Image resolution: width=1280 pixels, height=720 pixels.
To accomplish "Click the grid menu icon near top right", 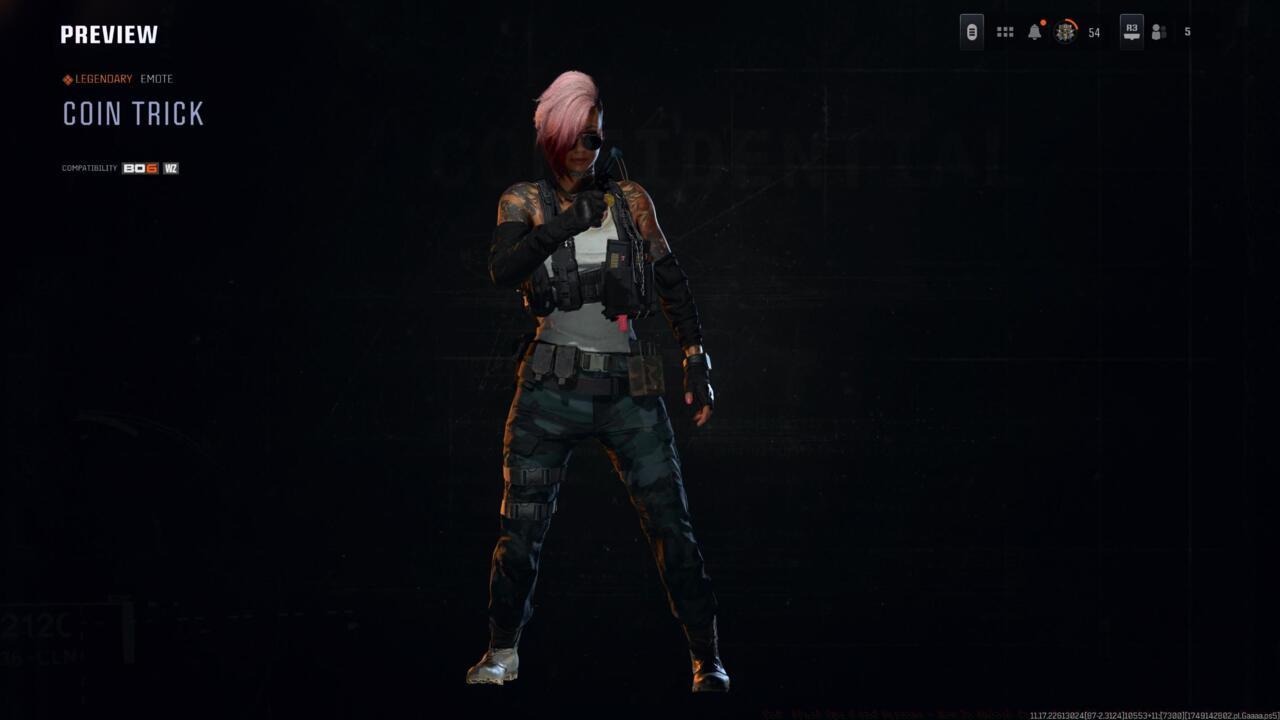I will (x=1004, y=31).
